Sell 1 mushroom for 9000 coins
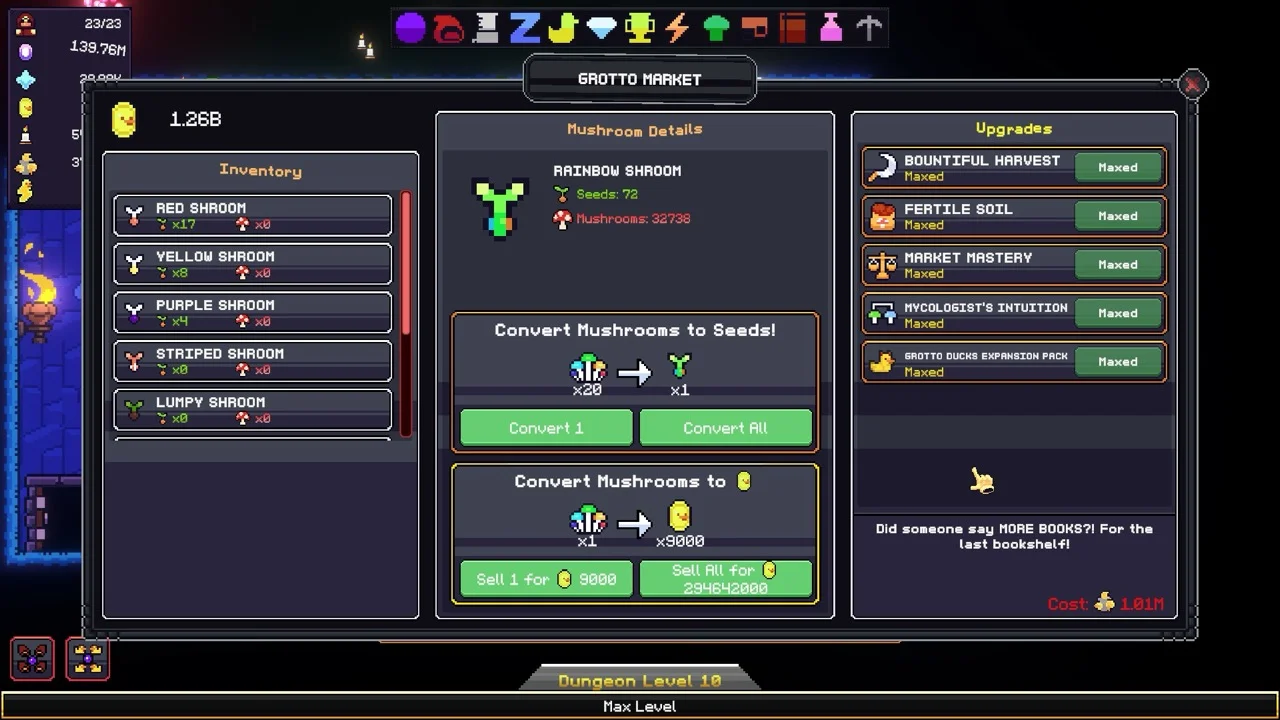Image resolution: width=1280 pixels, height=720 pixels. point(546,579)
